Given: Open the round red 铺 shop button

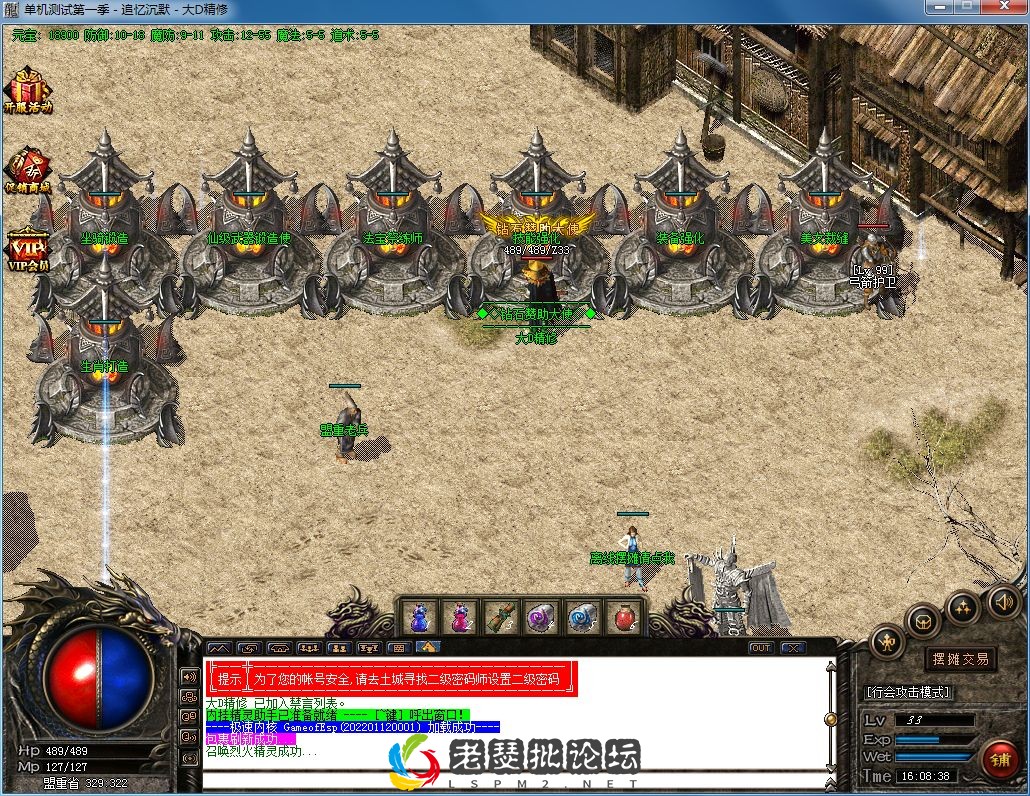Looking at the screenshot, I should coord(1000,761).
